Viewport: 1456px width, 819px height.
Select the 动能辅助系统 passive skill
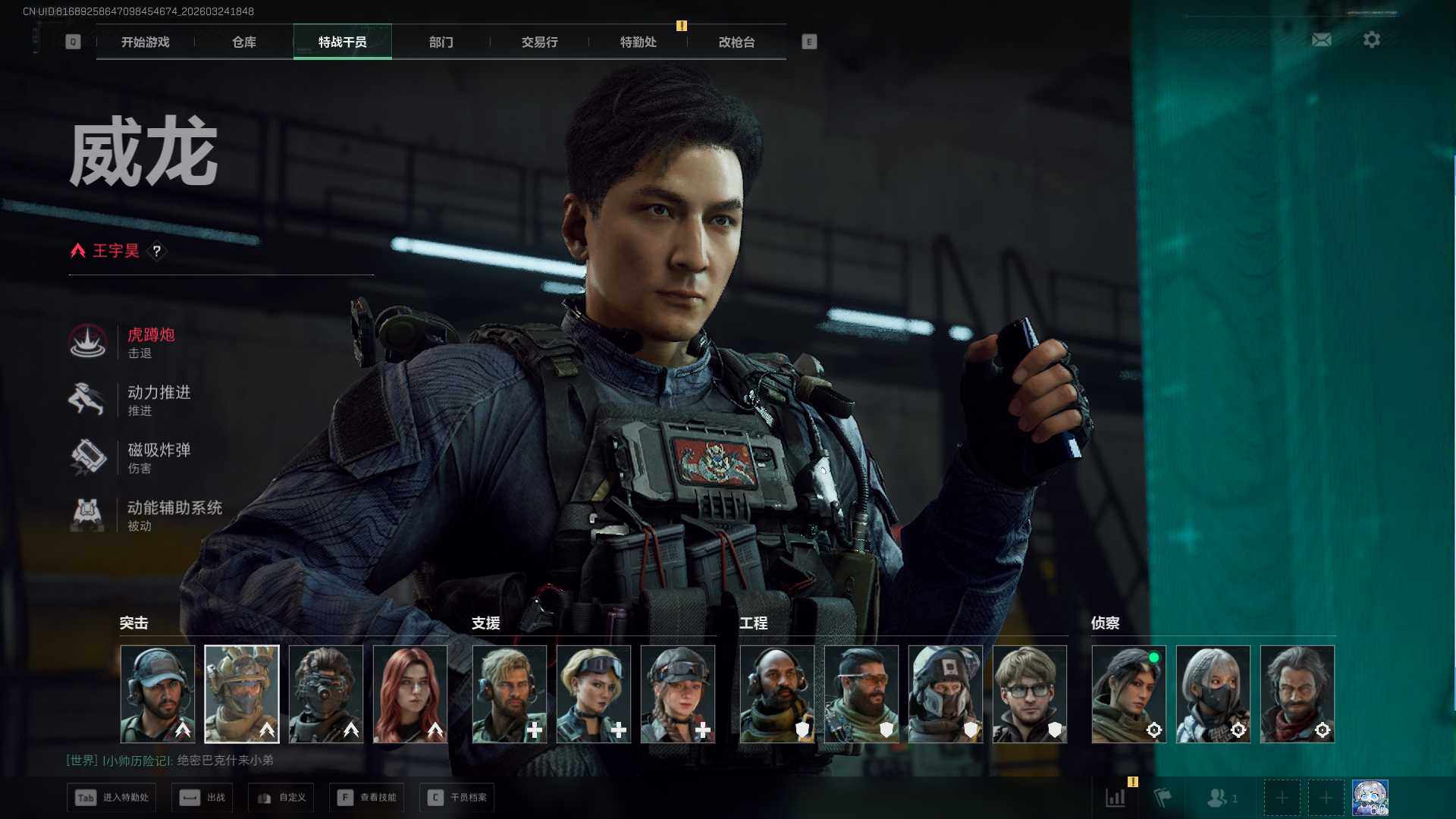point(174,515)
